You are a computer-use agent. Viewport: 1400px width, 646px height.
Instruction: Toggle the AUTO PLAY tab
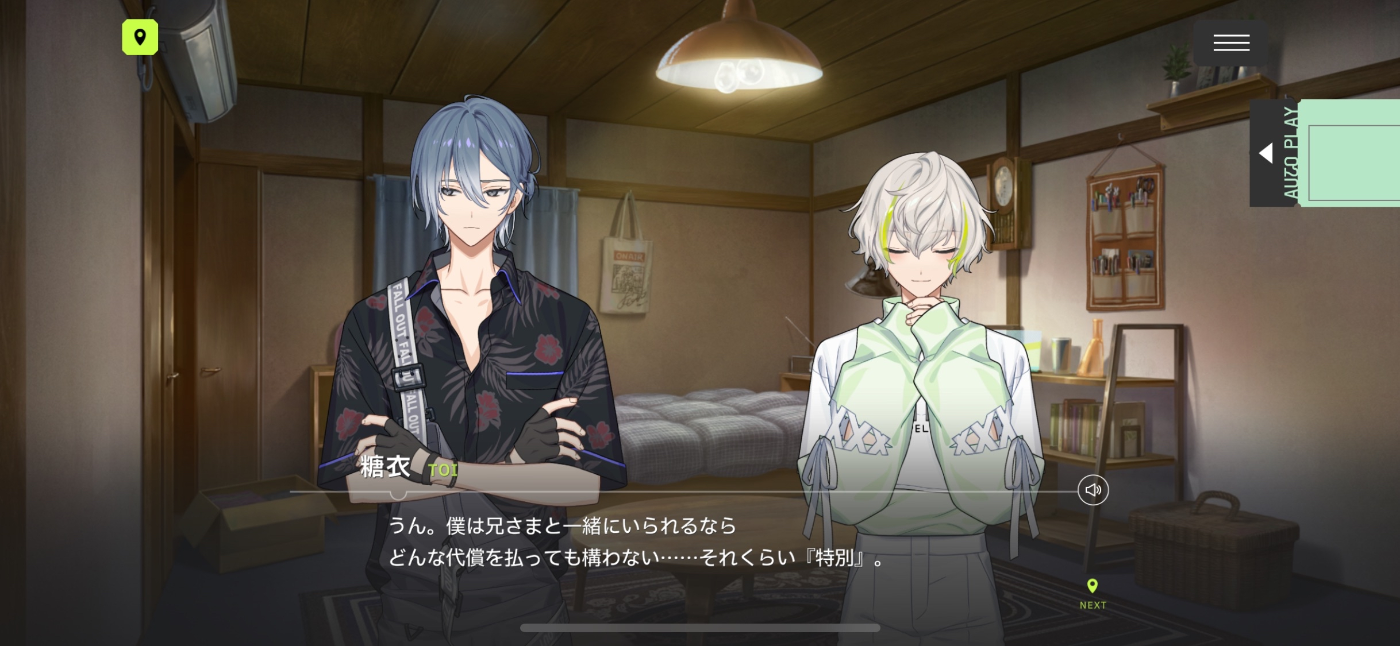point(1274,153)
